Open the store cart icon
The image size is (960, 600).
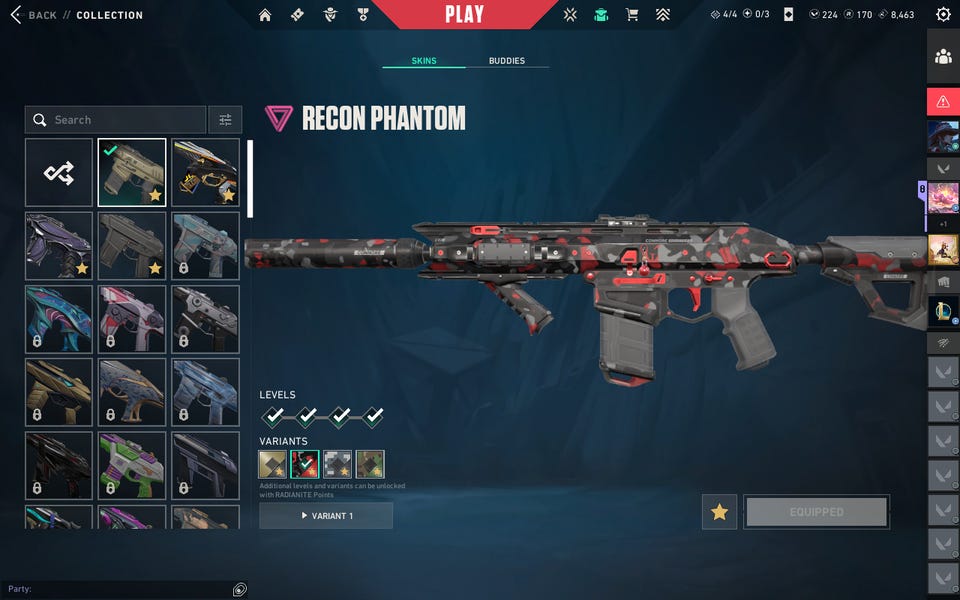(x=632, y=15)
